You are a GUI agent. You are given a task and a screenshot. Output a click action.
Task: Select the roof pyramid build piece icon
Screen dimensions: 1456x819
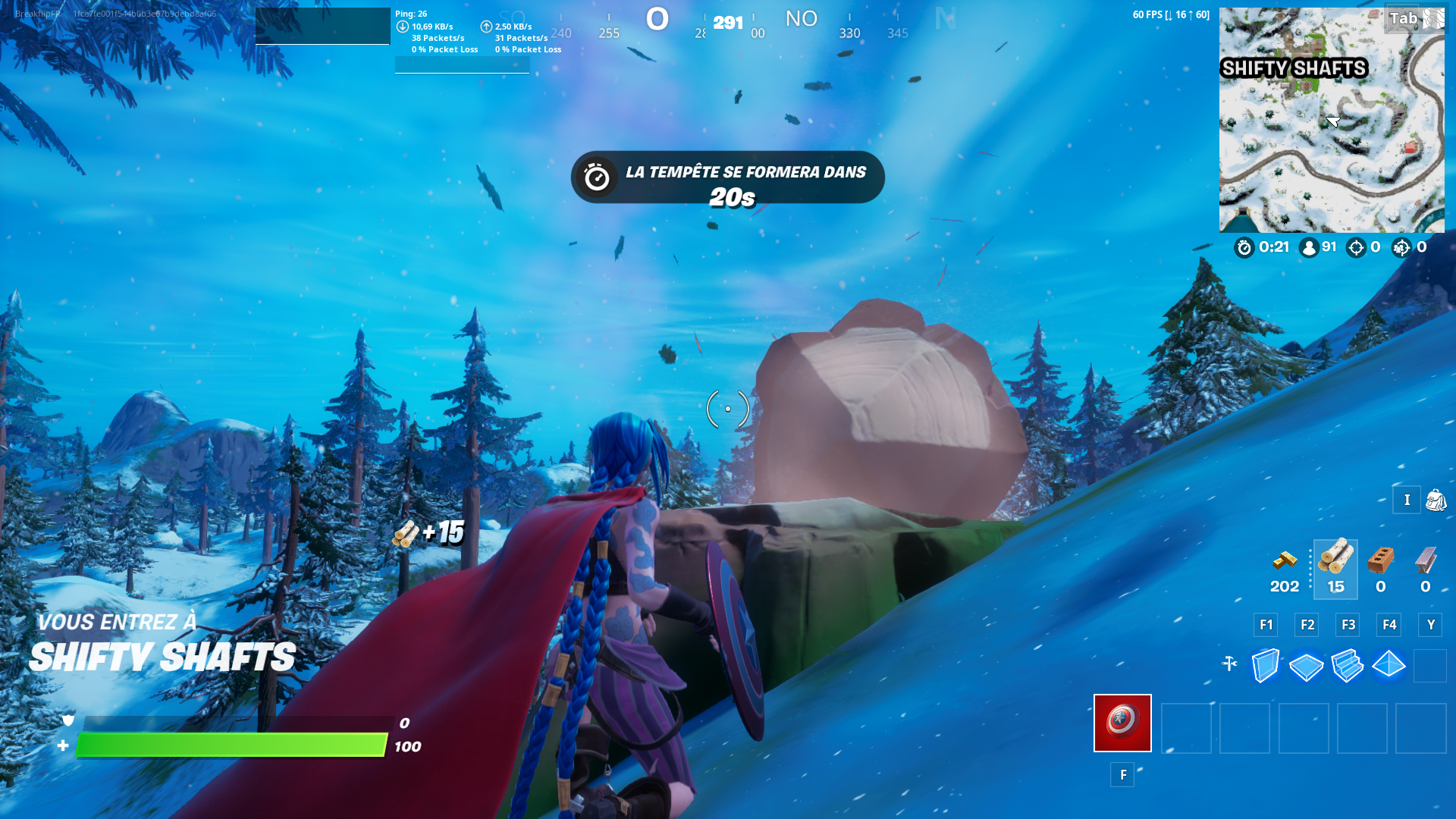tap(1389, 665)
